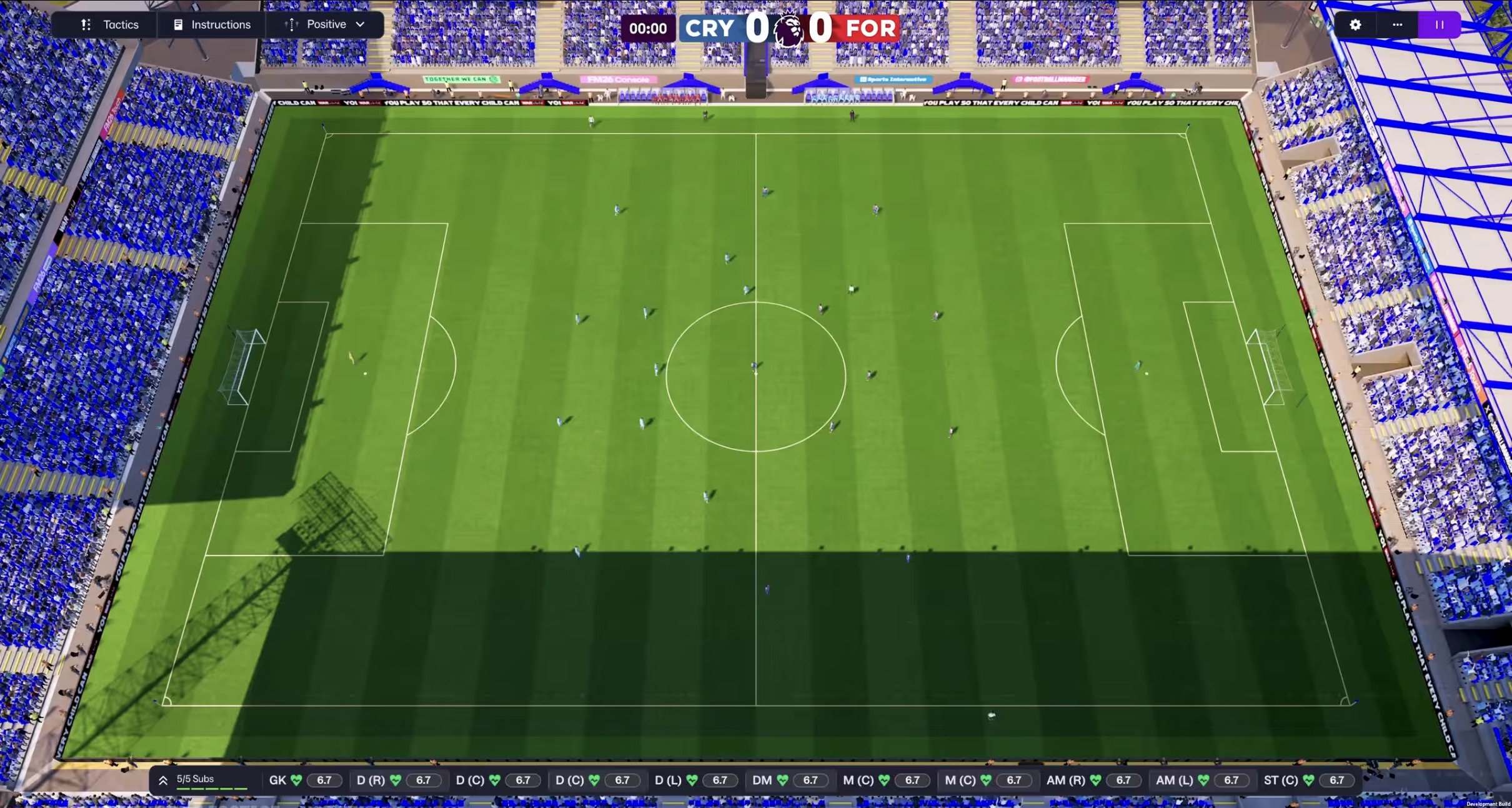Click the Premier League logo on the scoreboard
This screenshot has width=1512, height=808.
788,28
